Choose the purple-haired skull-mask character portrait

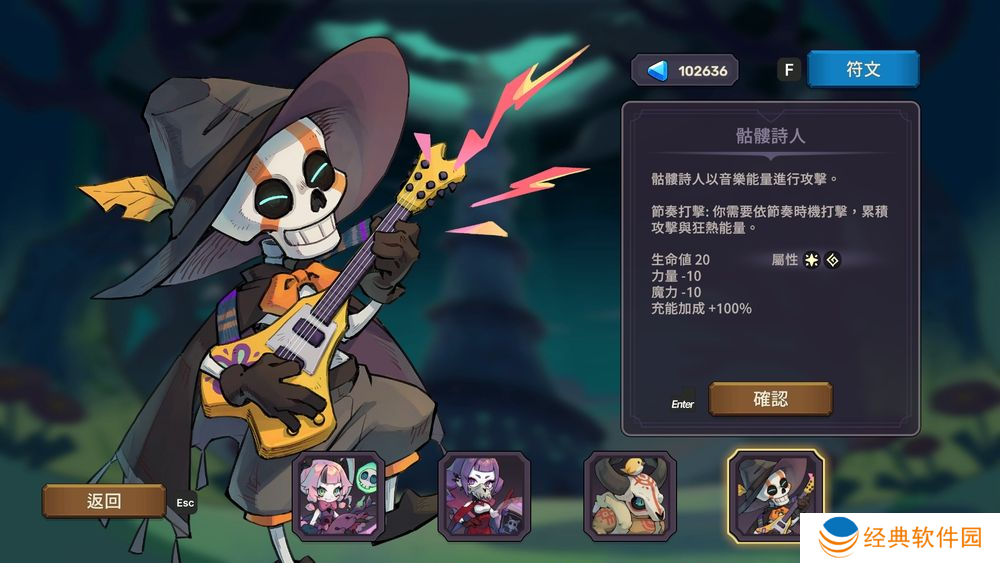click(485, 498)
